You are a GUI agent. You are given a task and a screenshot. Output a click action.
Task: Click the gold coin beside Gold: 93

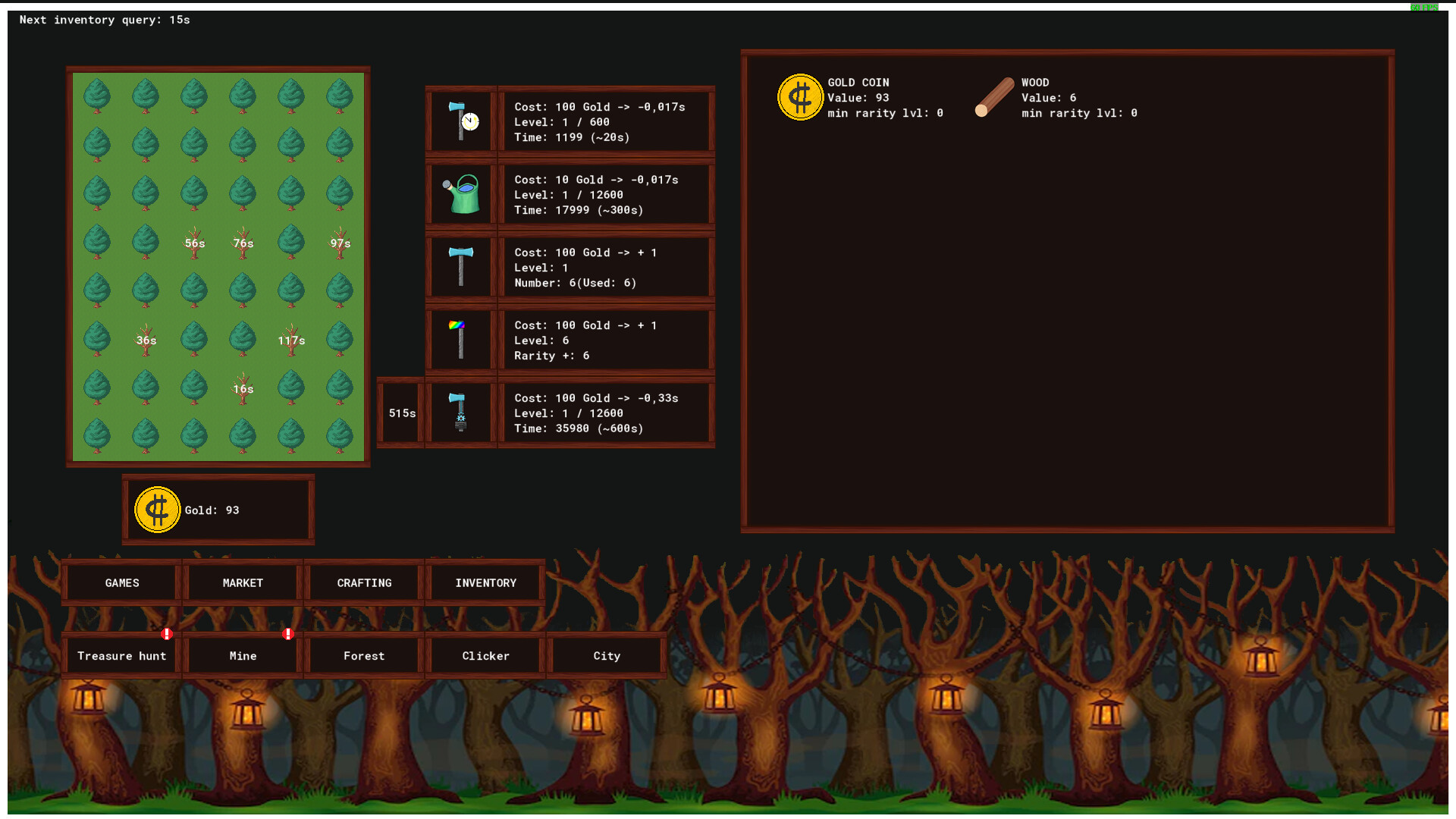click(x=157, y=509)
